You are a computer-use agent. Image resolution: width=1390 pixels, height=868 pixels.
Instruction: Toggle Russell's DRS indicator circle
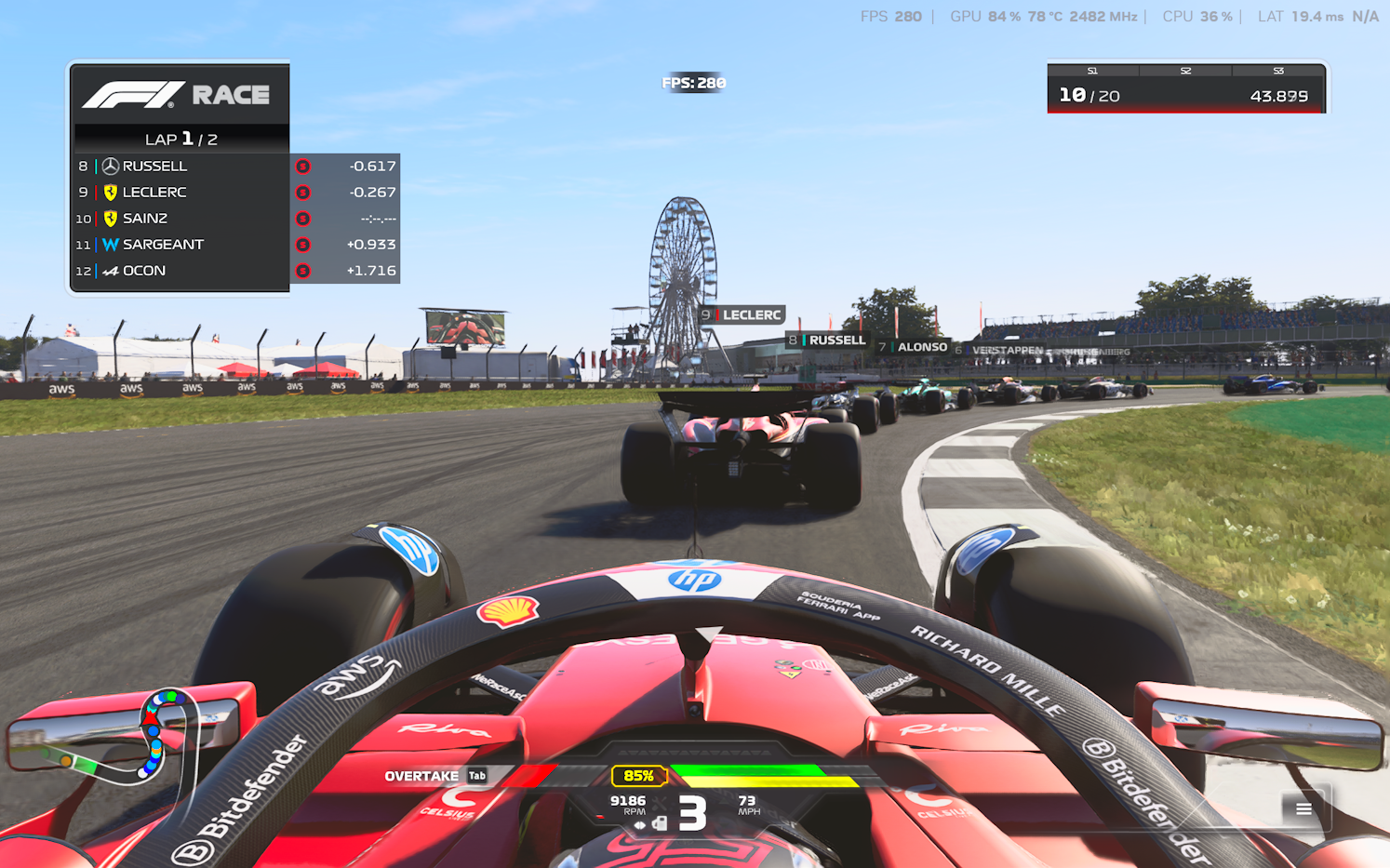point(303,166)
